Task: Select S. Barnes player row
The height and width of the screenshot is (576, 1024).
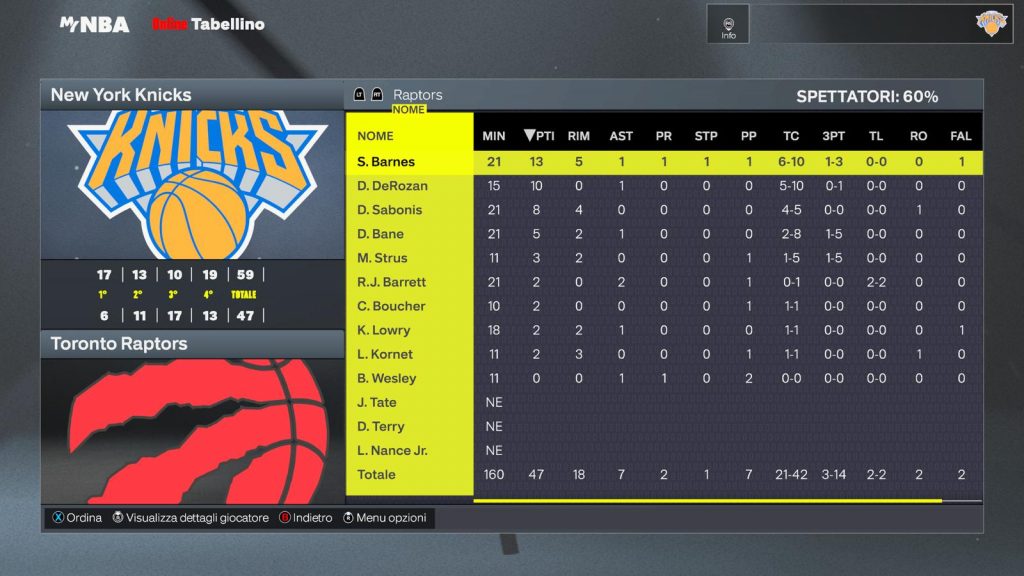Action: (x=386, y=162)
